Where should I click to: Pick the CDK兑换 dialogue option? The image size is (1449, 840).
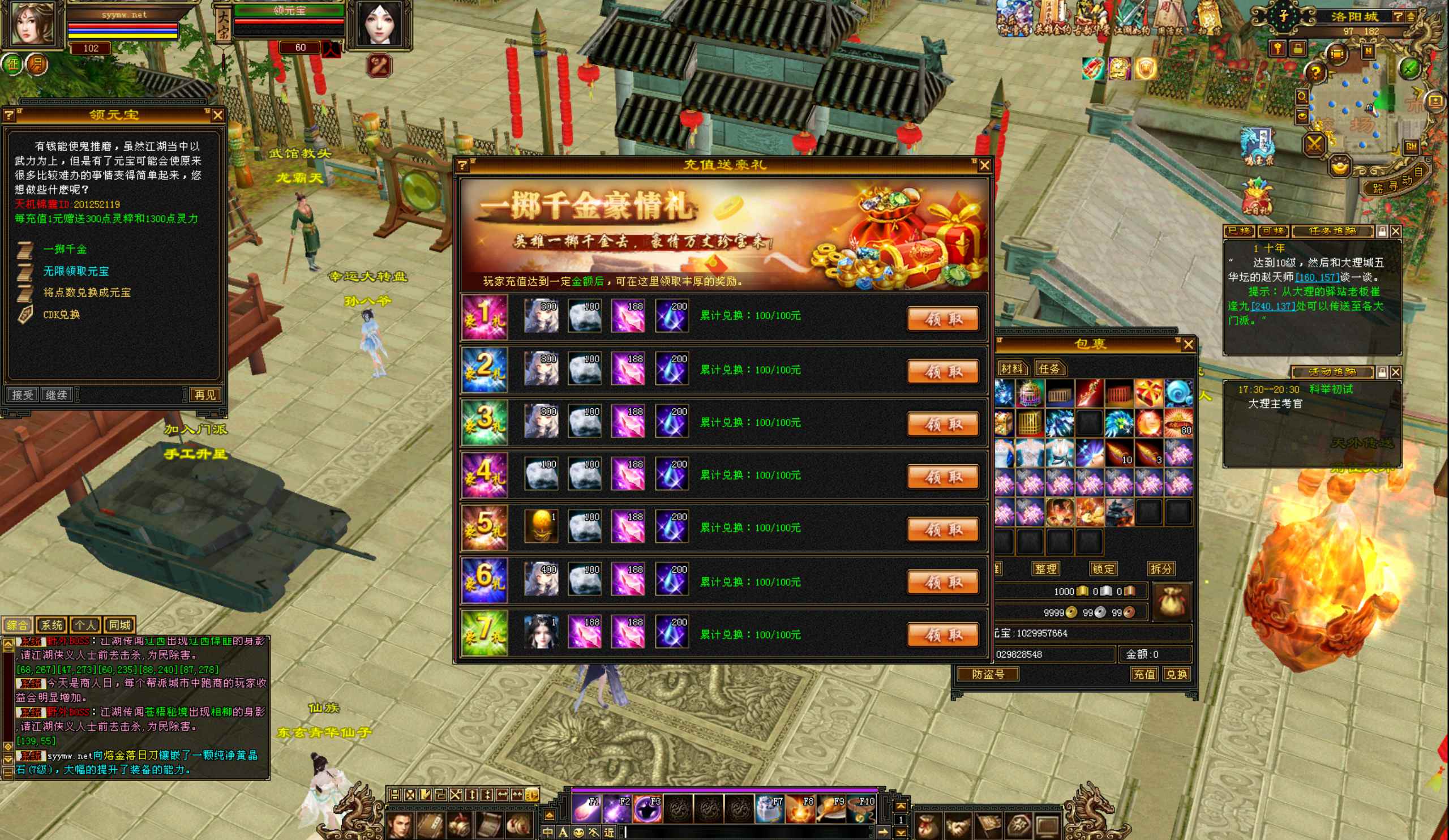(x=62, y=315)
